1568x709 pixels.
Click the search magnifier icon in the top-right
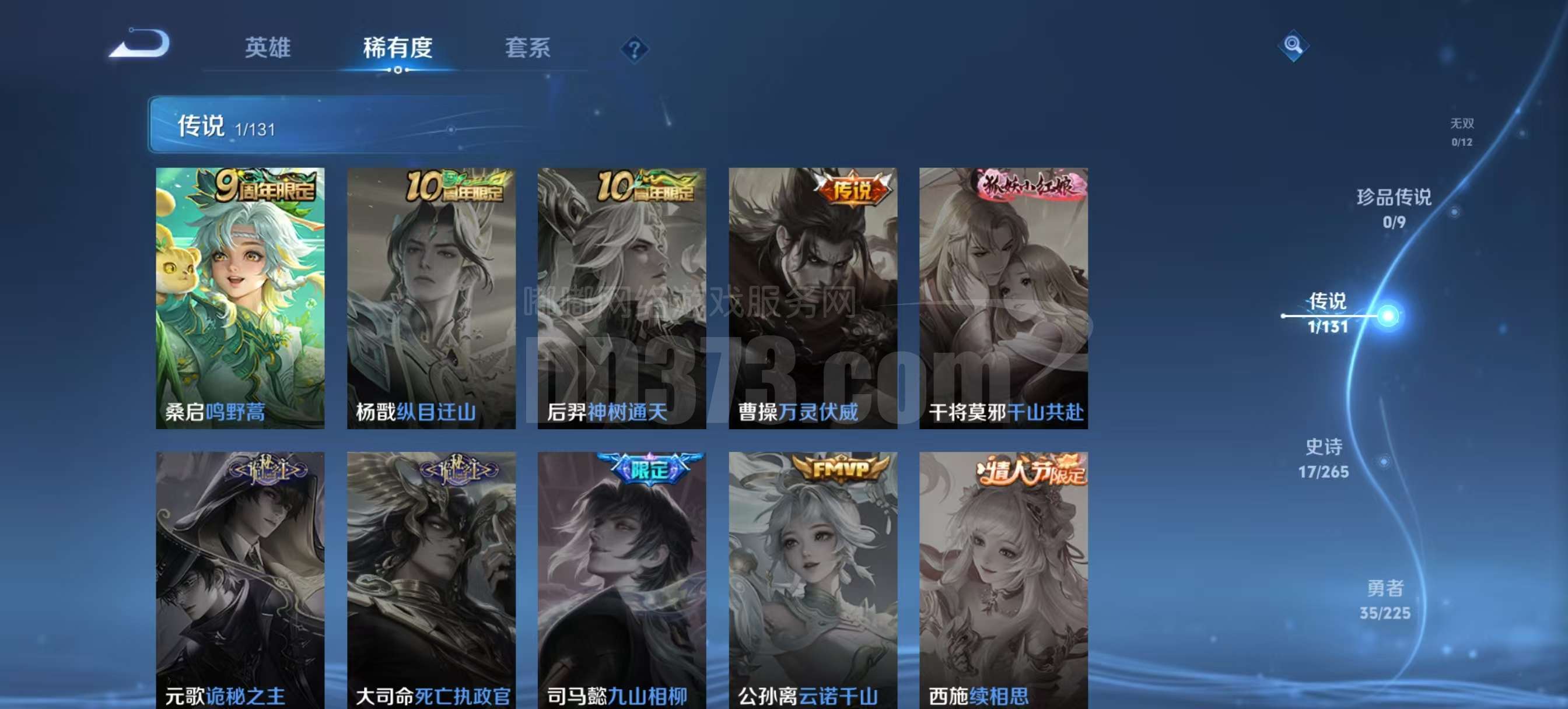pos(1293,44)
